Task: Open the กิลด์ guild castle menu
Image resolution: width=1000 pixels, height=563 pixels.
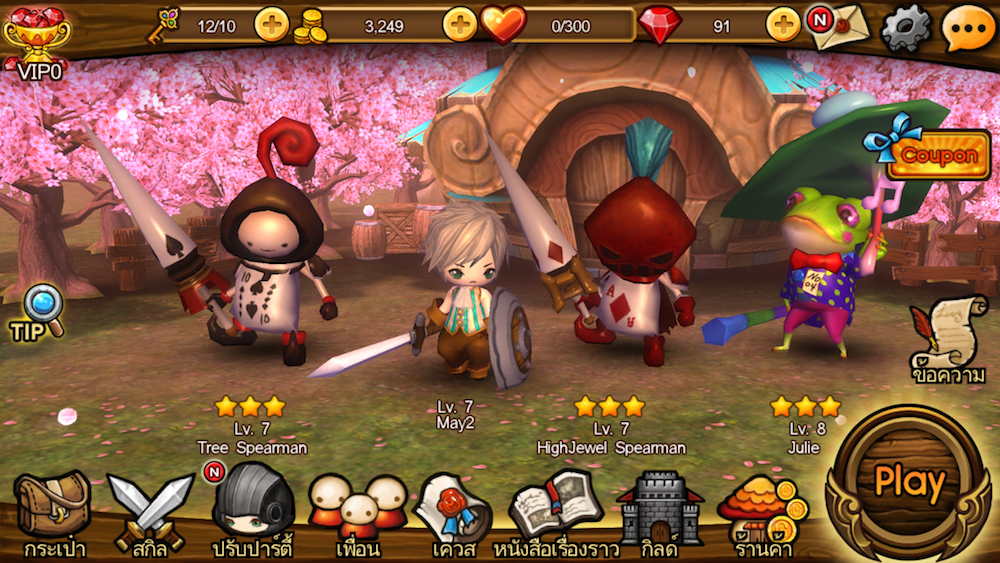Action: 660,512
